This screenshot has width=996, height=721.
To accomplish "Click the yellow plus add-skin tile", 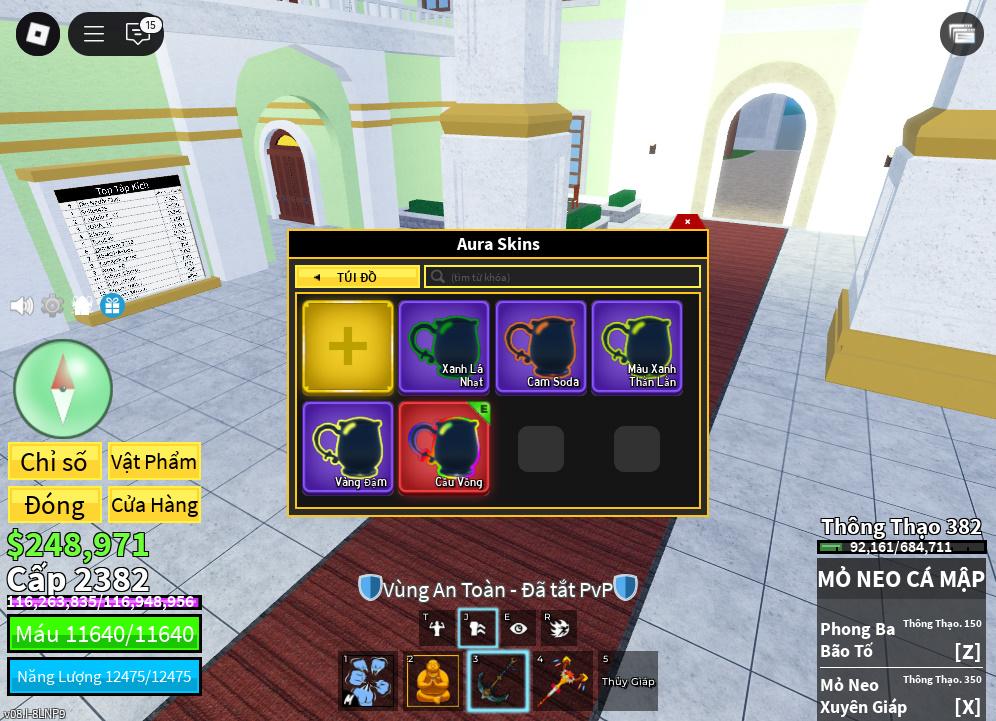I will click(x=348, y=346).
